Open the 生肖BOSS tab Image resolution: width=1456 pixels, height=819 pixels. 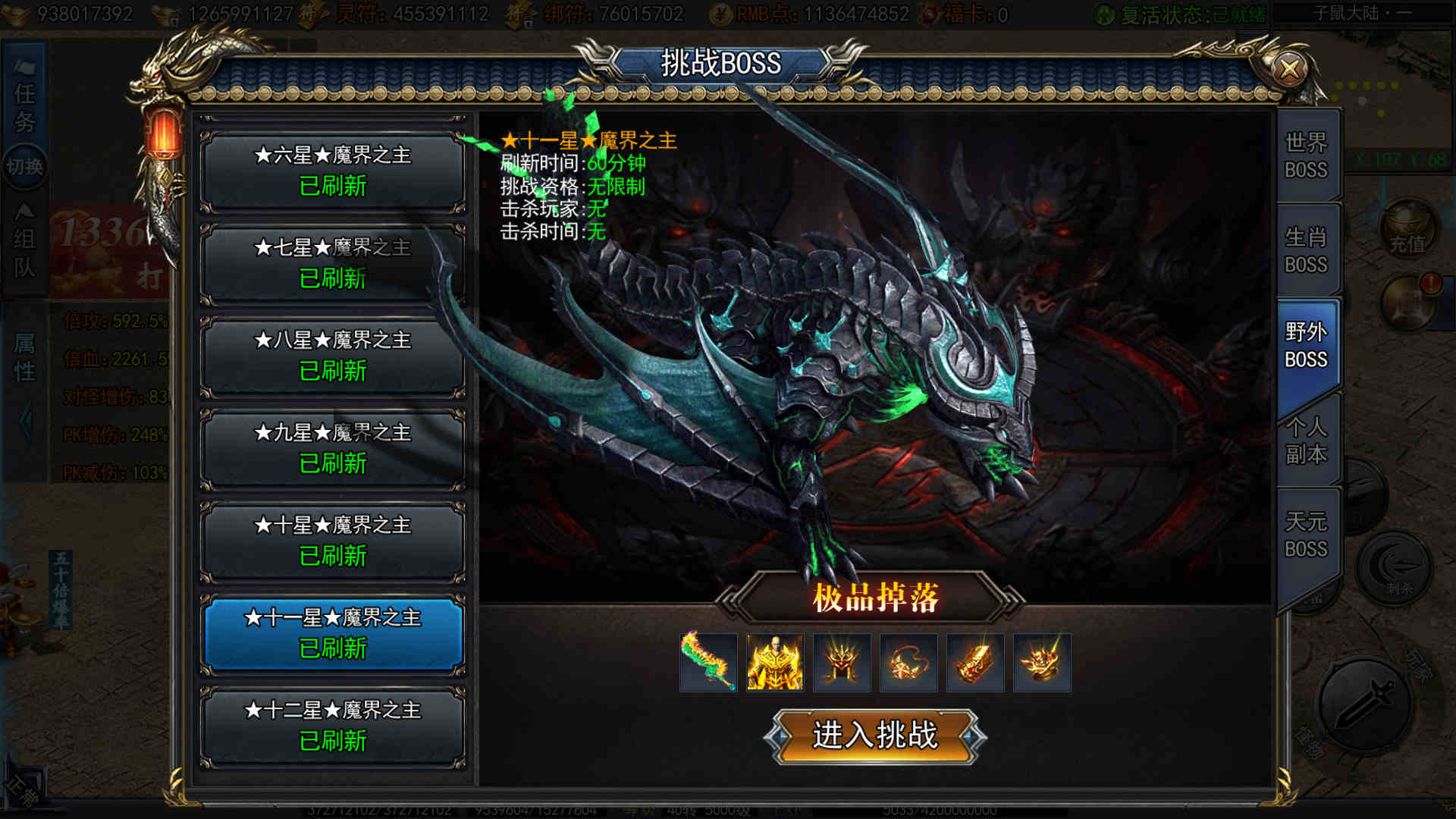[x=1306, y=251]
